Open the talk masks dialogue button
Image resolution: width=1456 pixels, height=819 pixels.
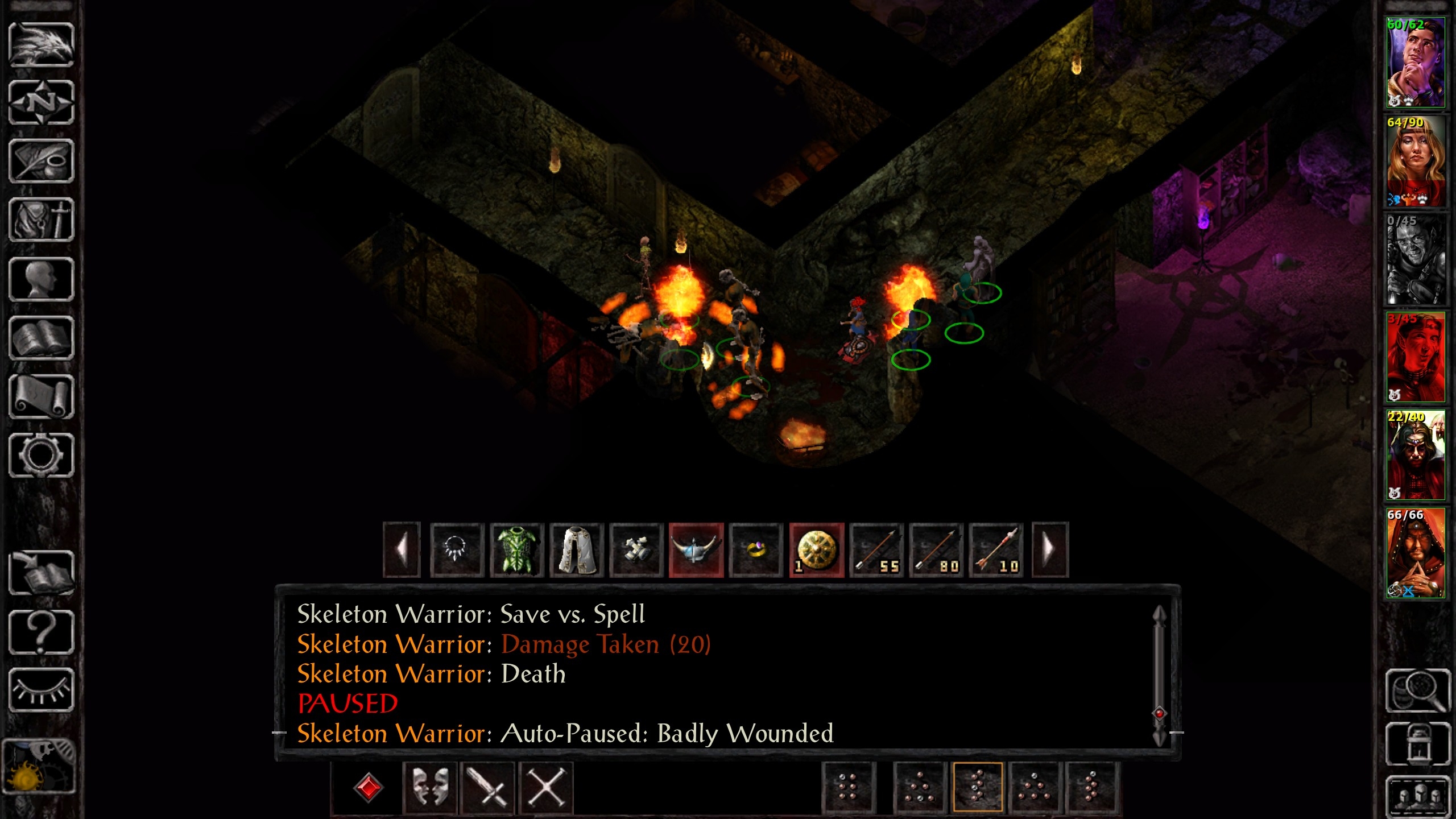tap(429, 788)
